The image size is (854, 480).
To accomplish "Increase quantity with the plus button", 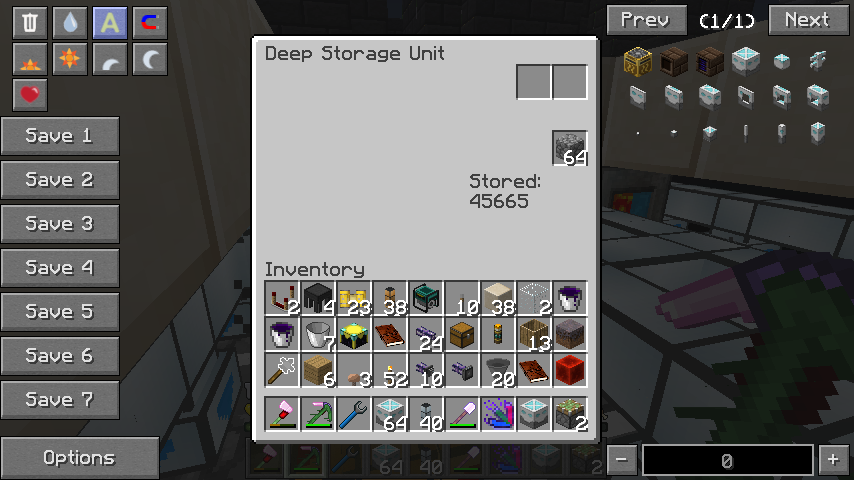I will [833, 460].
